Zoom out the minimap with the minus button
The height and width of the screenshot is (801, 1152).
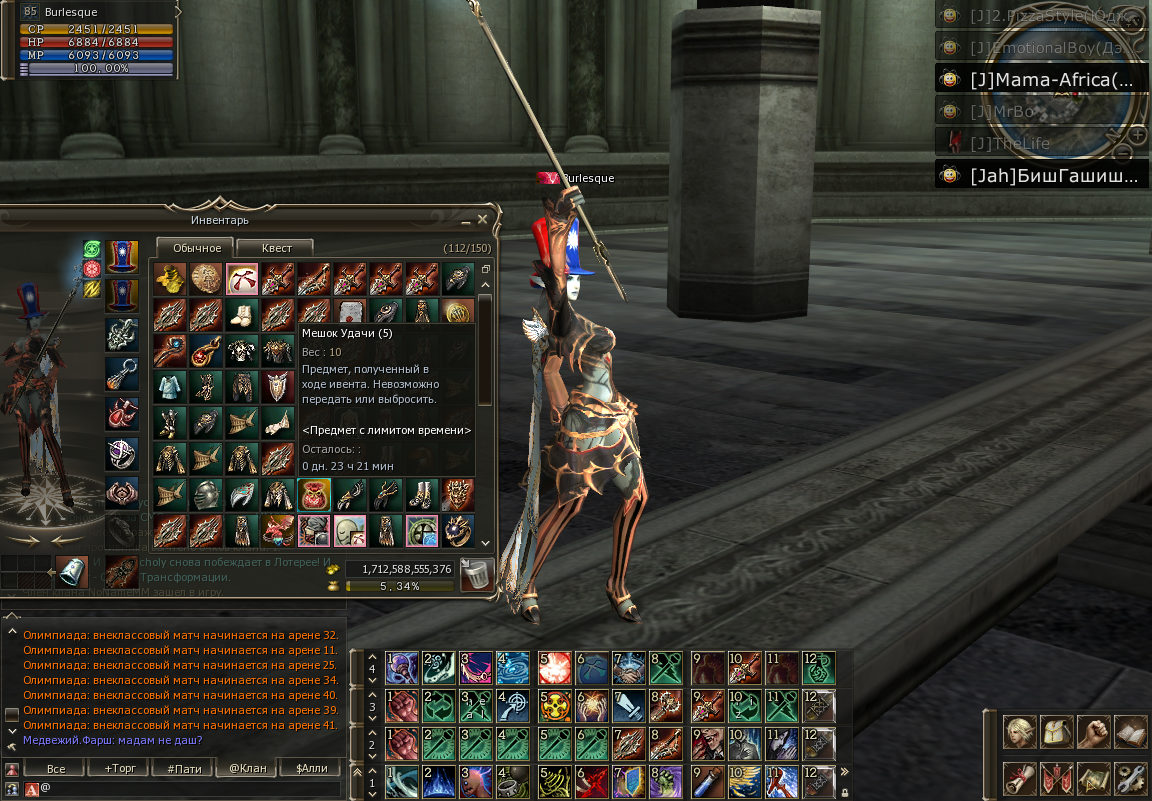coord(1123,153)
